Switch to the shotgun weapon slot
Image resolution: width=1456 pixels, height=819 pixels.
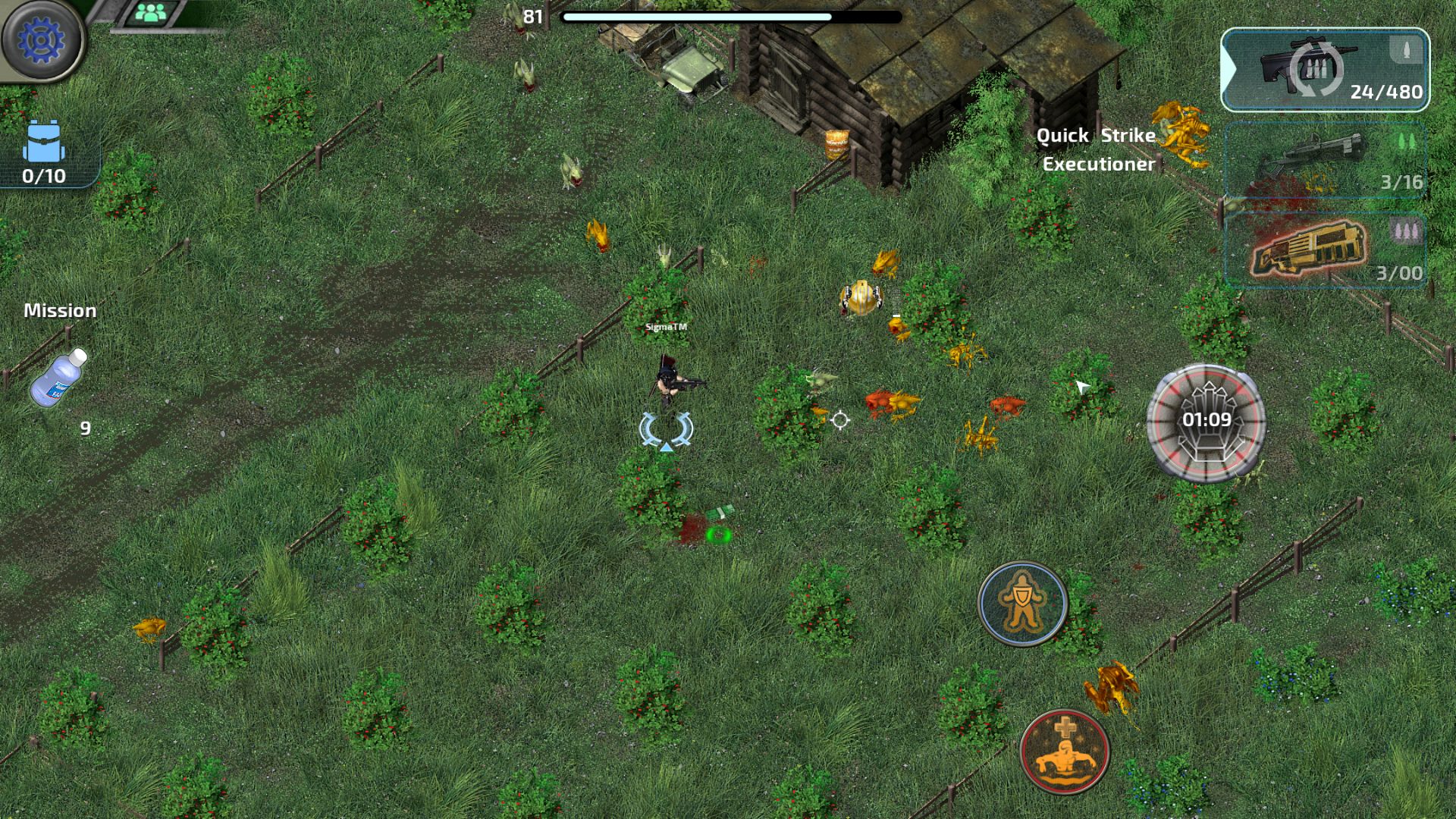click(1325, 160)
